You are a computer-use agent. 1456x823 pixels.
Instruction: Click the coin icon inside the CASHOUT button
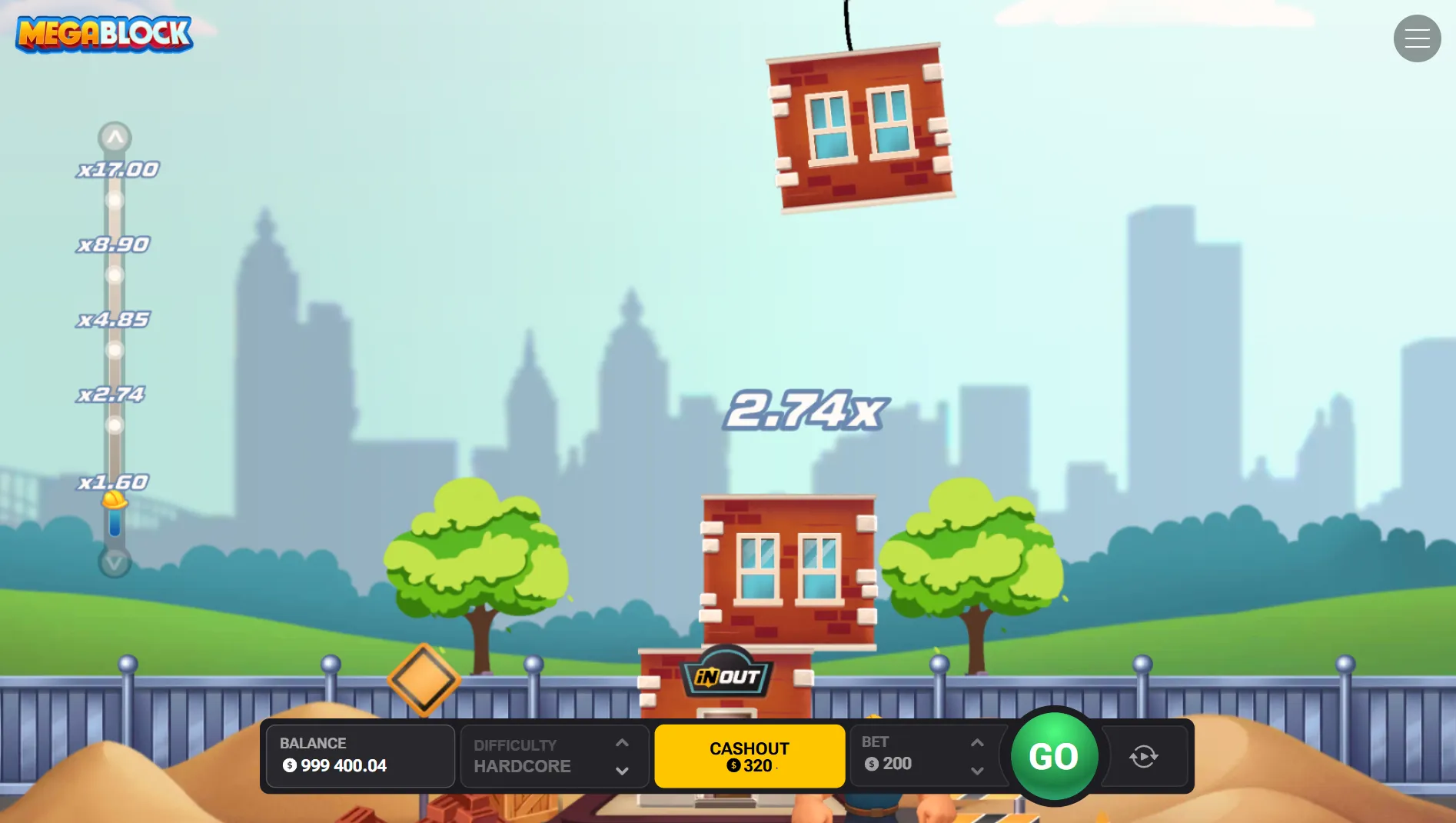pyautogui.click(x=735, y=765)
